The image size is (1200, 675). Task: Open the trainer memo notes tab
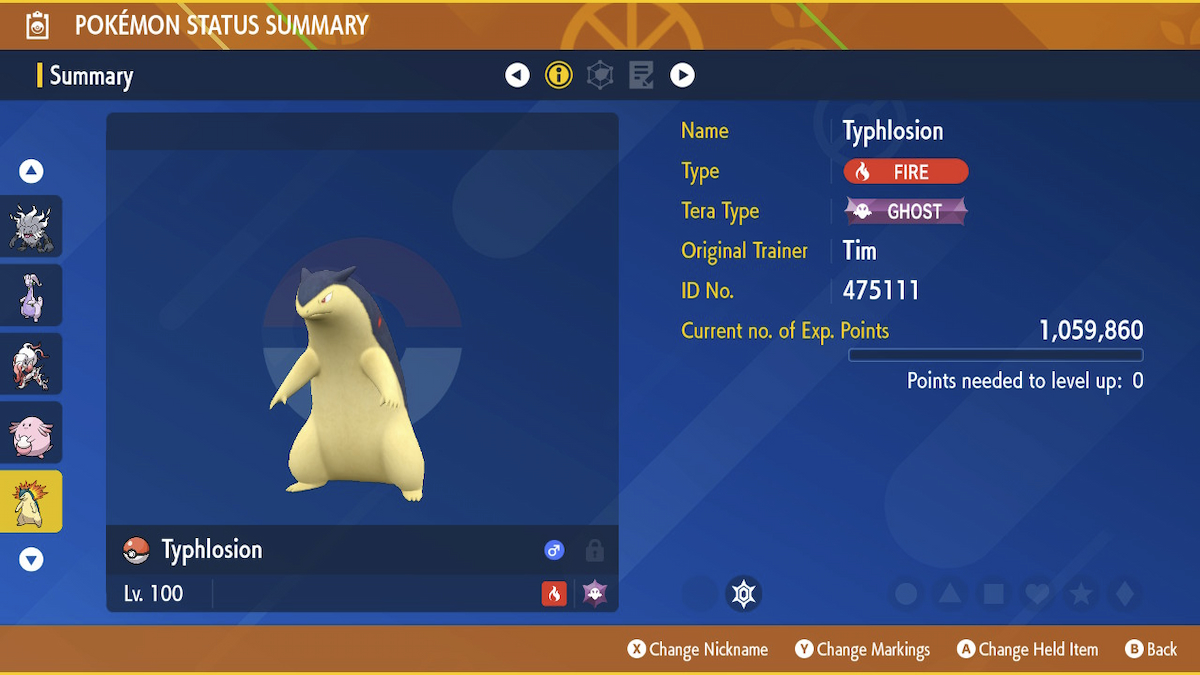pyautogui.click(x=641, y=75)
